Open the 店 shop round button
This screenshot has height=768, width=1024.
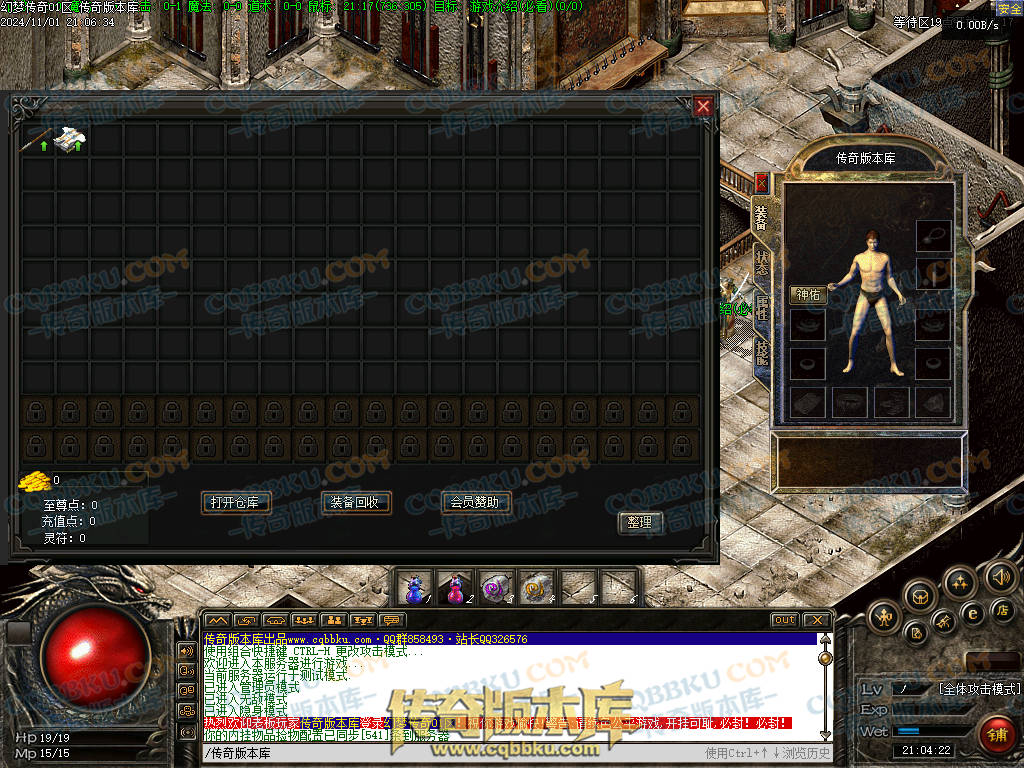tap(1003, 610)
